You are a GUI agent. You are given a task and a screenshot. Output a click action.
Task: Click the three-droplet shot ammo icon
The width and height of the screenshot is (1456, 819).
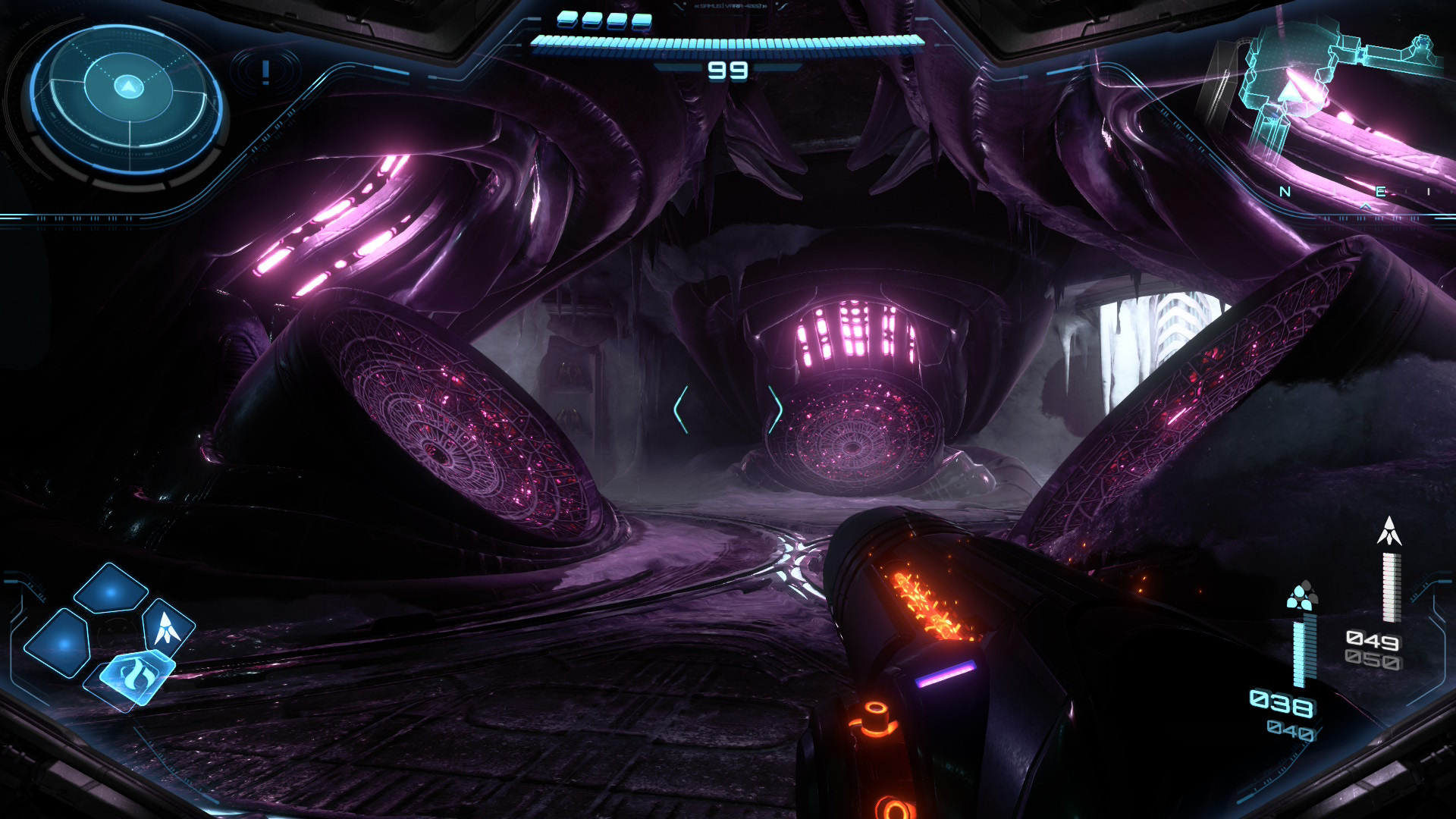(1301, 597)
